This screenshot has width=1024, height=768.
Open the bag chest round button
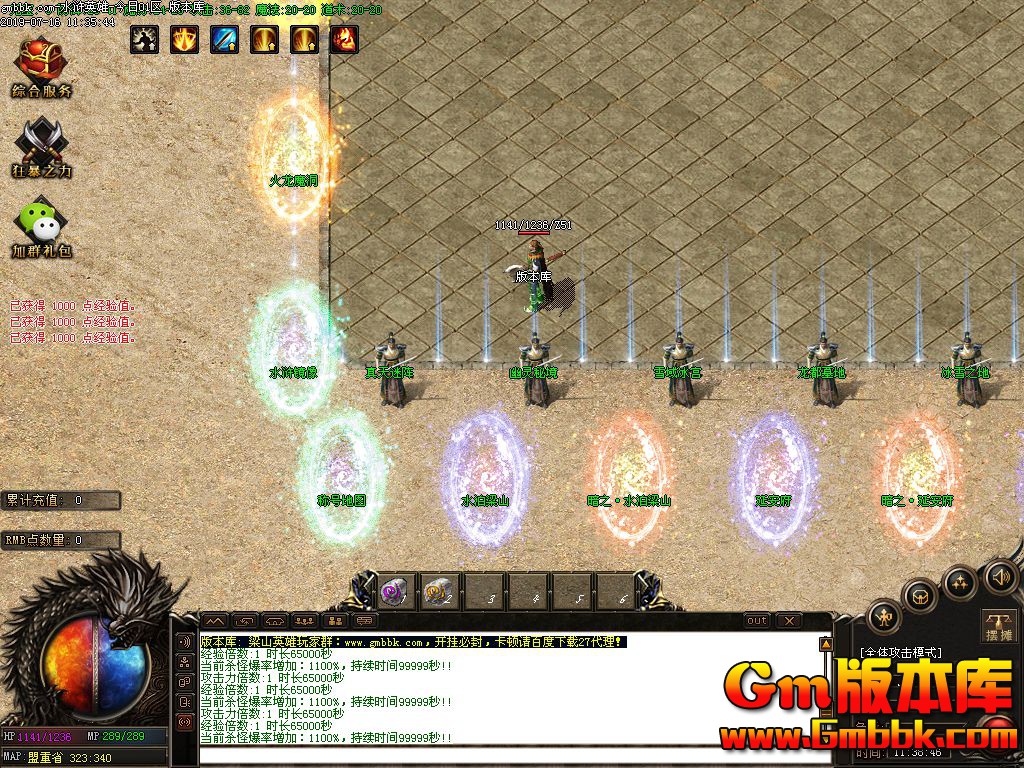point(920,596)
